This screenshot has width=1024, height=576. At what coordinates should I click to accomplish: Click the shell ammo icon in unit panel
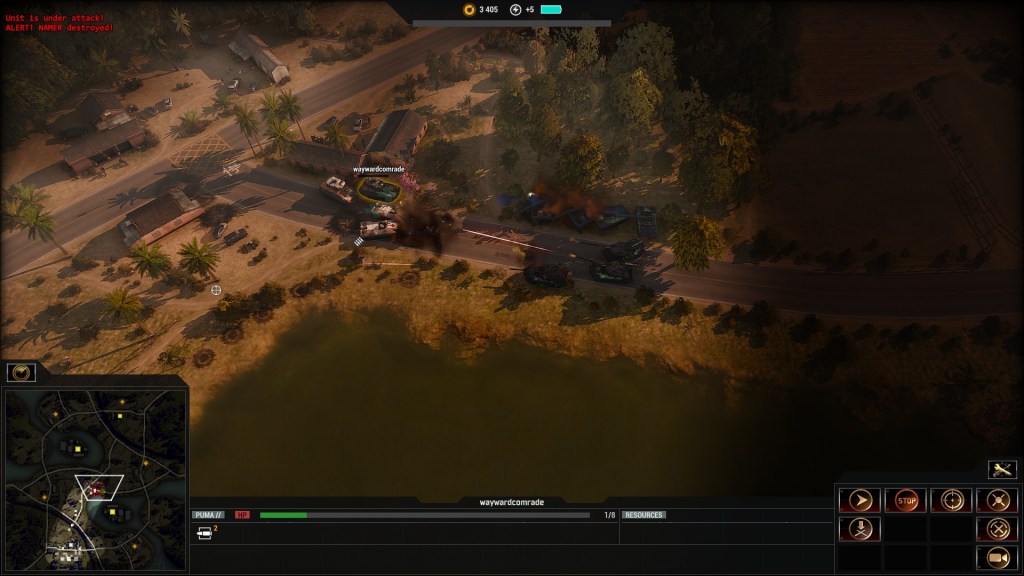click(x=204, y=533)
